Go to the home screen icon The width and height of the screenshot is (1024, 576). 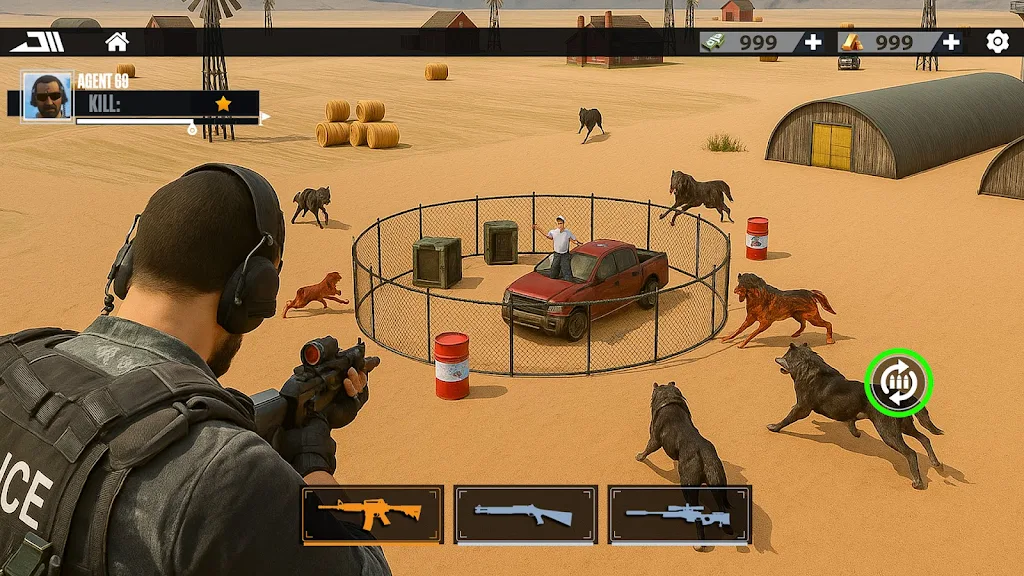click(x=117, y=42)
